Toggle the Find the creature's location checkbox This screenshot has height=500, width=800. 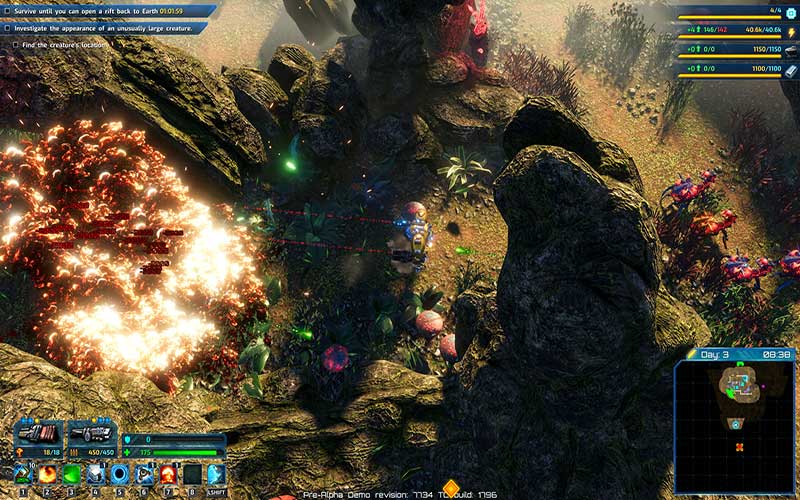pyautogui.click(x=8, y=44)
